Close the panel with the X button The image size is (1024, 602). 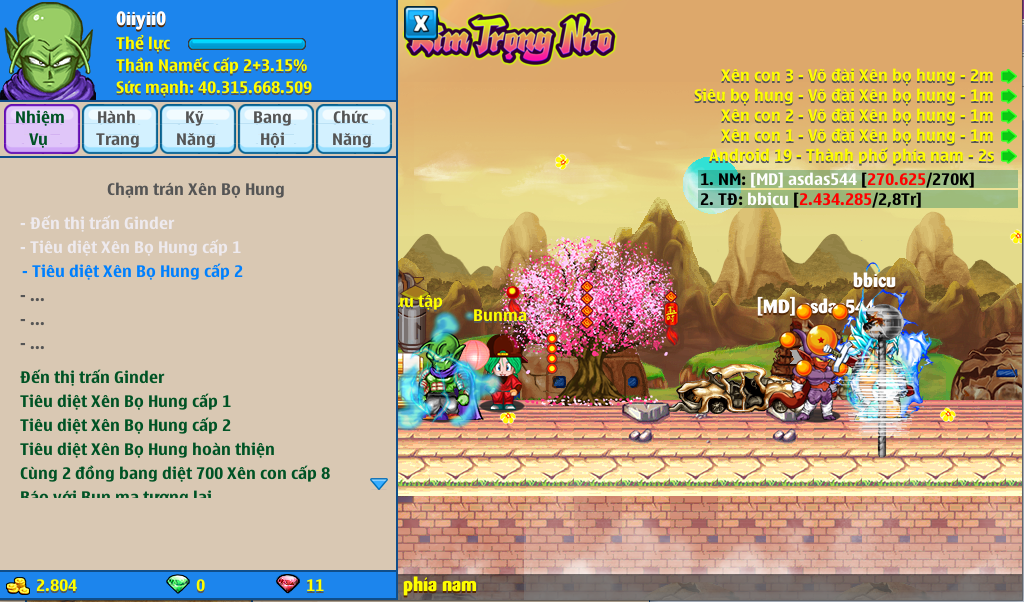pyautogui.click(x=421, y=23)
